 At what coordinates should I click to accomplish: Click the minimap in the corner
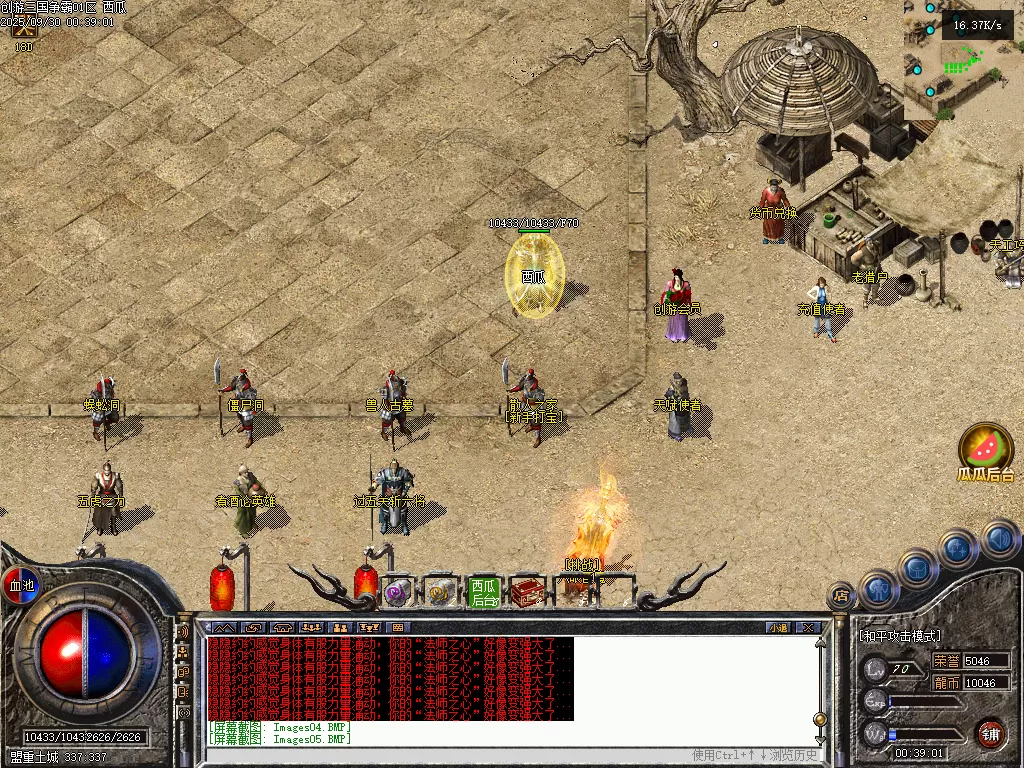pos(963,60)
